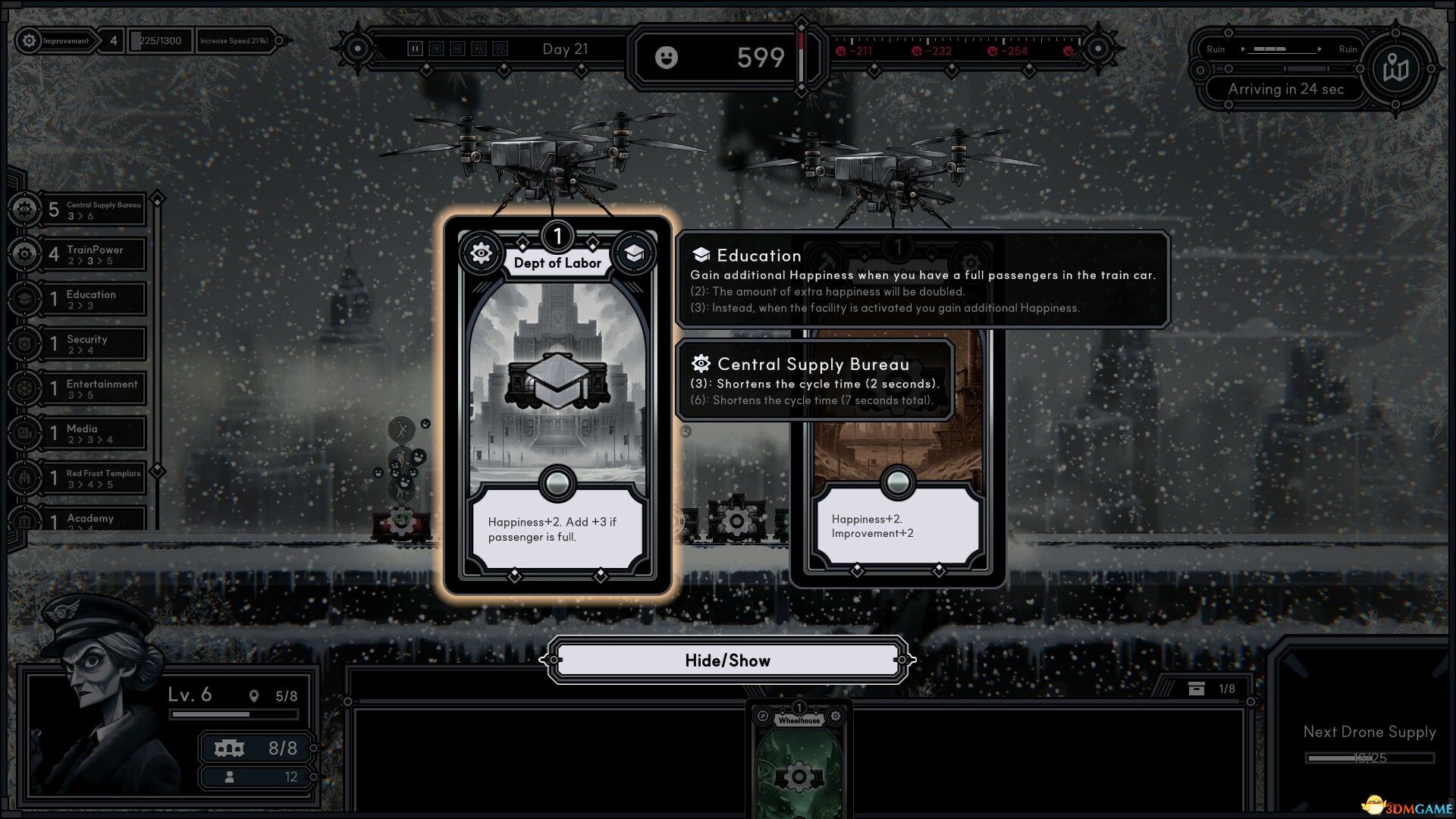Viewport: 1456px width, 819px height.
Task: Set game to normal play speed
Action: (x=437, y=49)
